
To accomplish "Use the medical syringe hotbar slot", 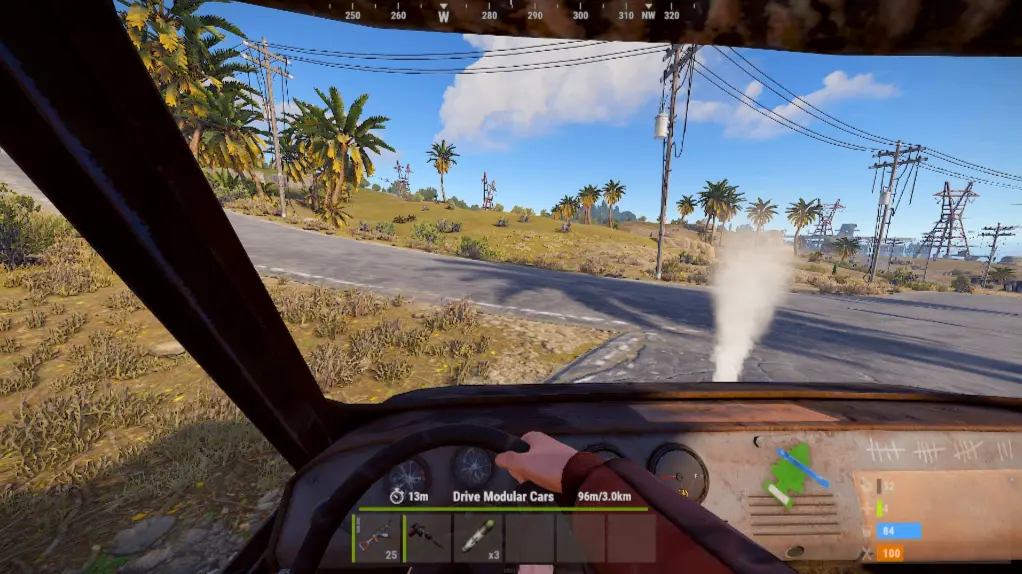I will 478,538.
